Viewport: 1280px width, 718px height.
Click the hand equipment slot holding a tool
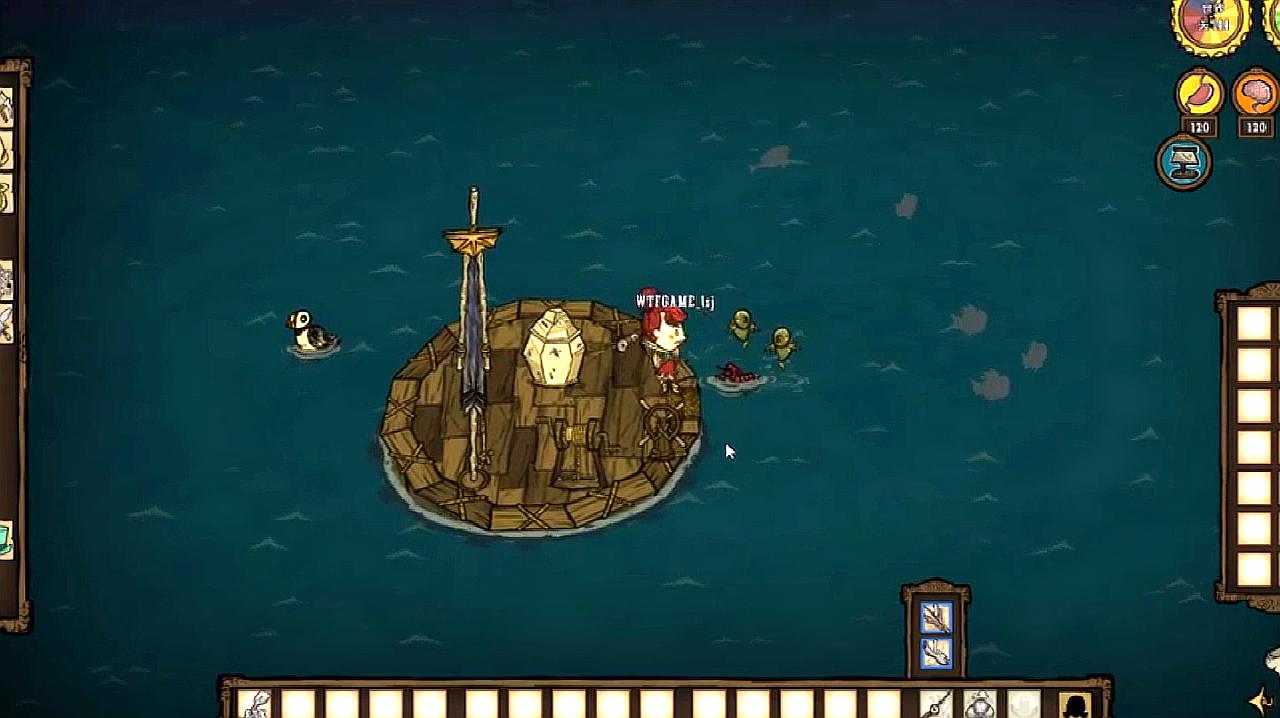coord(936,705)
